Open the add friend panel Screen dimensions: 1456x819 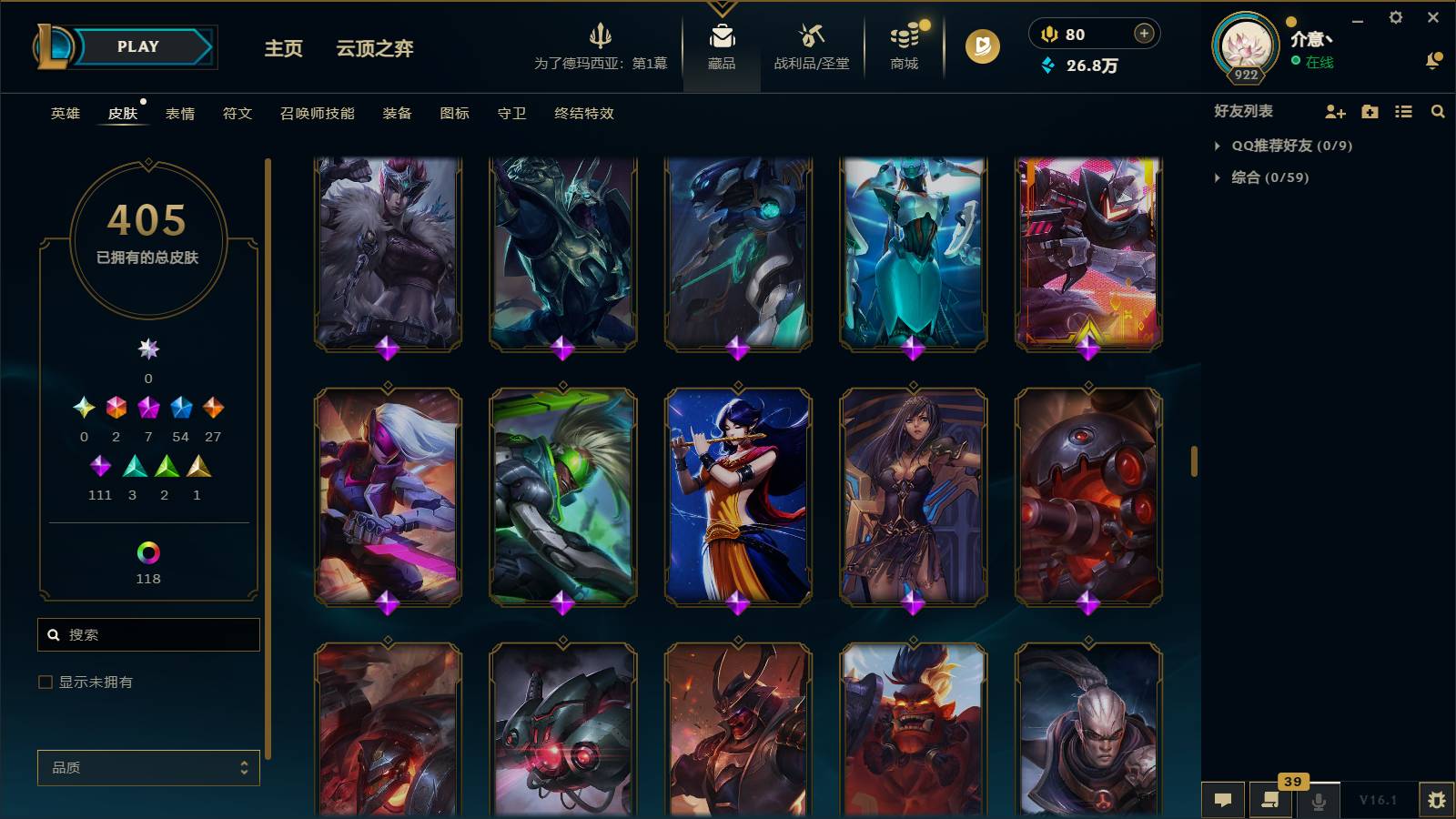click(1334, 111)
